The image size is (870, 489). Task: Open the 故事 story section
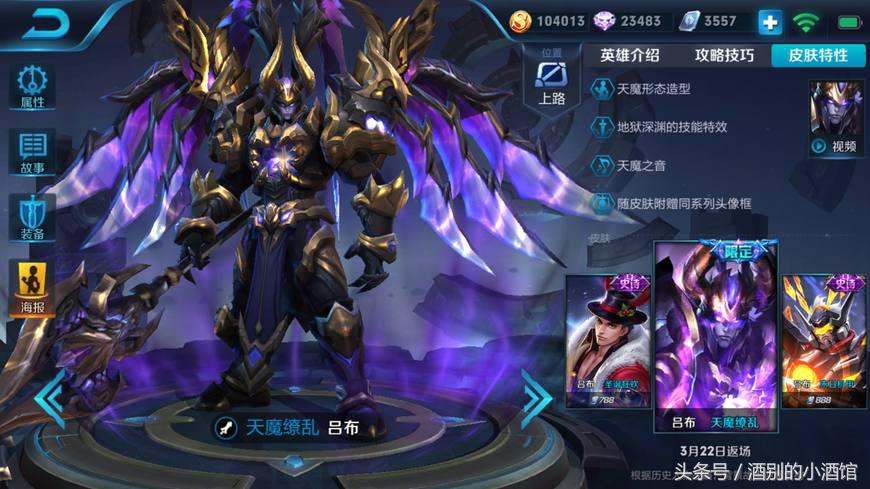[33, 152]
